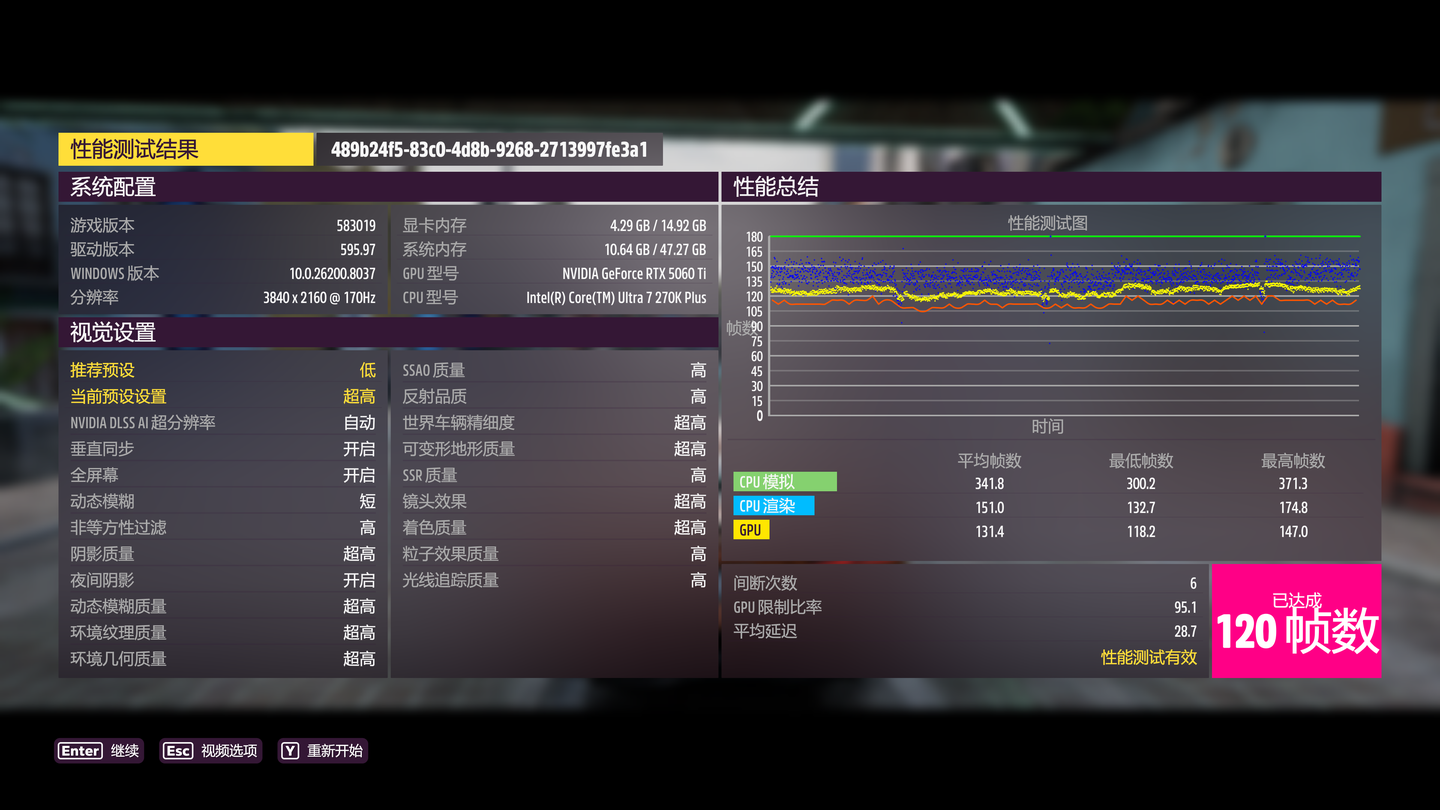Viewport: 1440px width, 810px height.
Task: Click the Enter key icon beside 继续
Action: [80, 751]
